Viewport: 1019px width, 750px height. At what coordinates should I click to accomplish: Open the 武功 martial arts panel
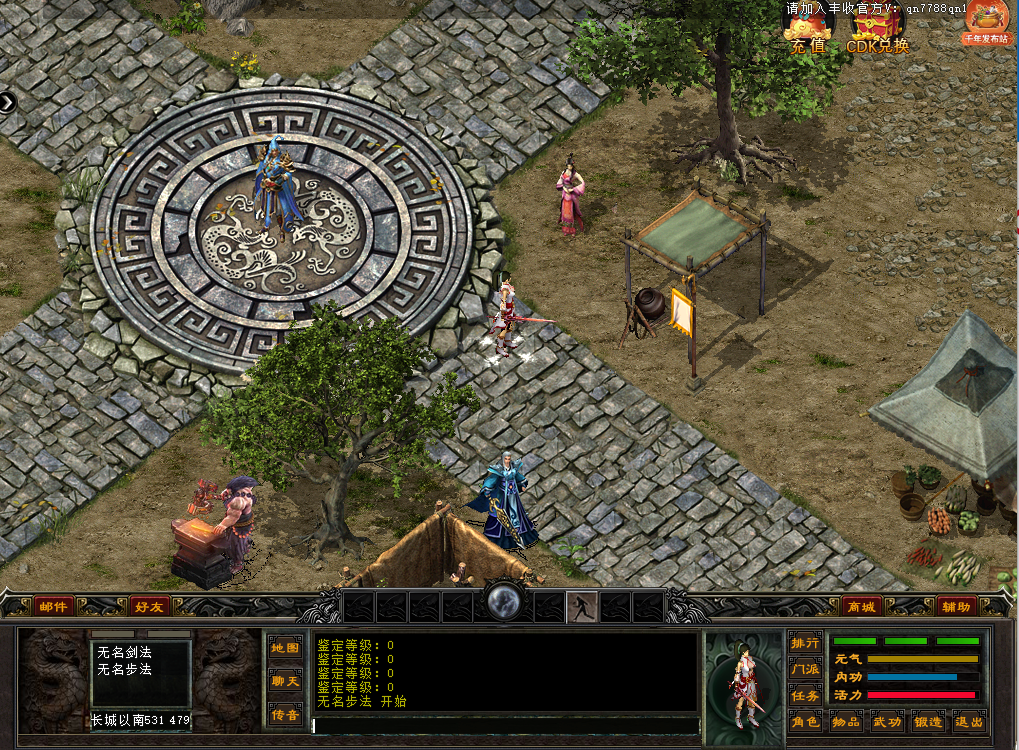[x=887, y=721]
